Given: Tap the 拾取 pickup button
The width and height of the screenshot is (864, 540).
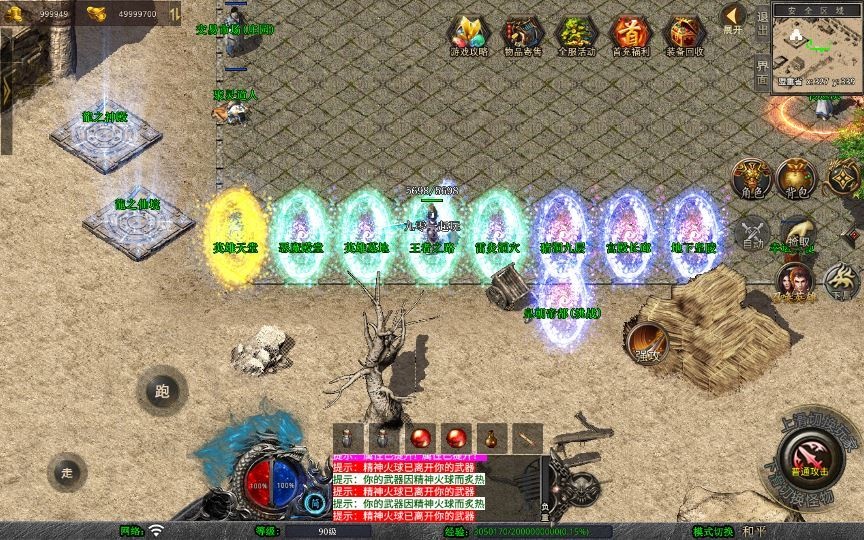Looking at the screenshot, I should click(797, 237).
